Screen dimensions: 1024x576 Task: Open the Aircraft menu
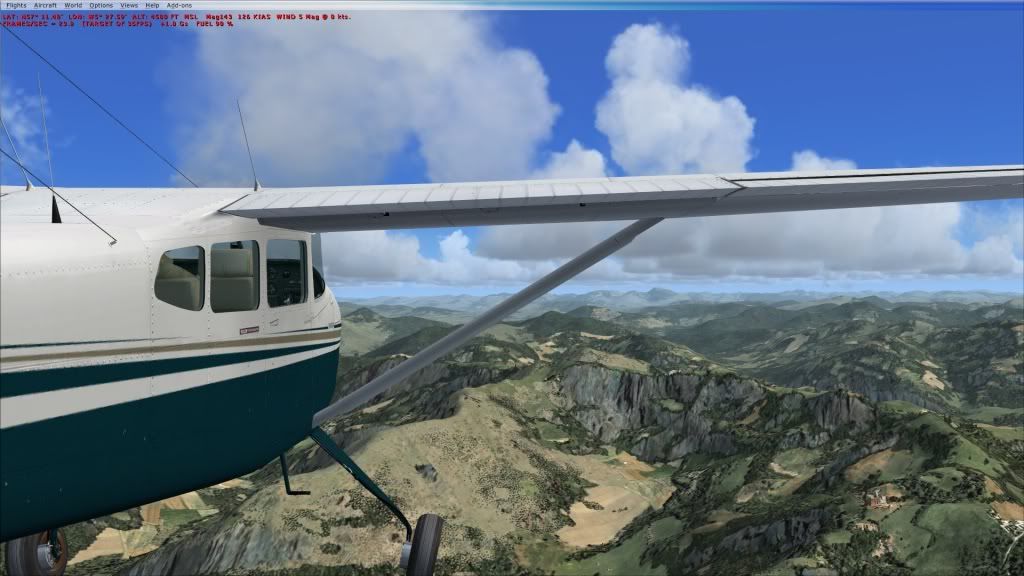[x=46, y=6]
